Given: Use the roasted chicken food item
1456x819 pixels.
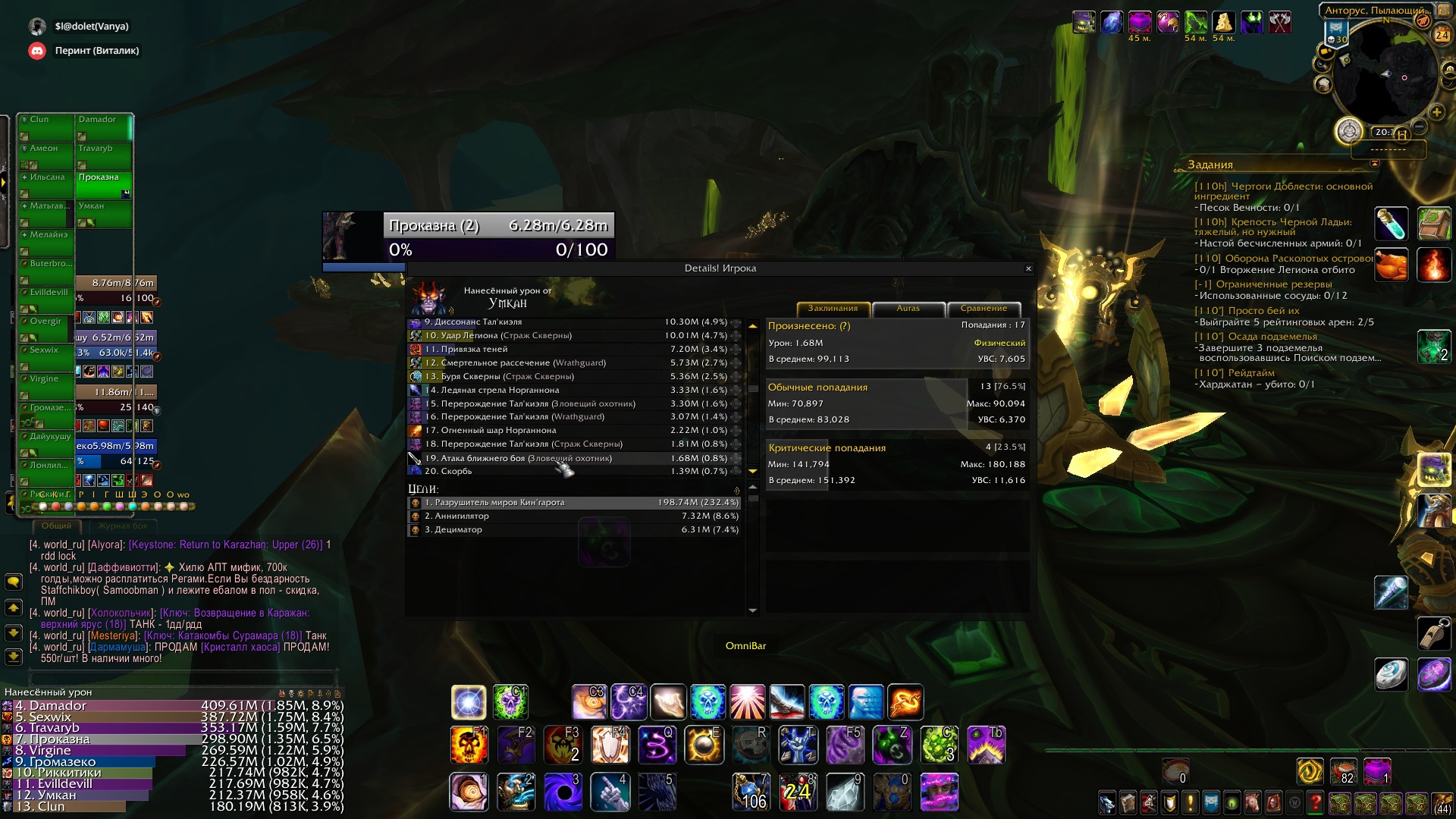Looking at the screenshot, I should [x=1391, y=265].
